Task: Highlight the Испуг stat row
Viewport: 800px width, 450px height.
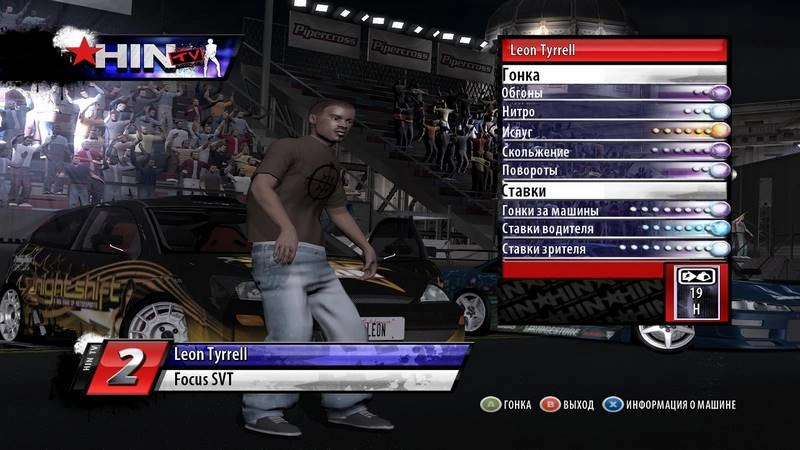Action: click(x=614, y=131)
